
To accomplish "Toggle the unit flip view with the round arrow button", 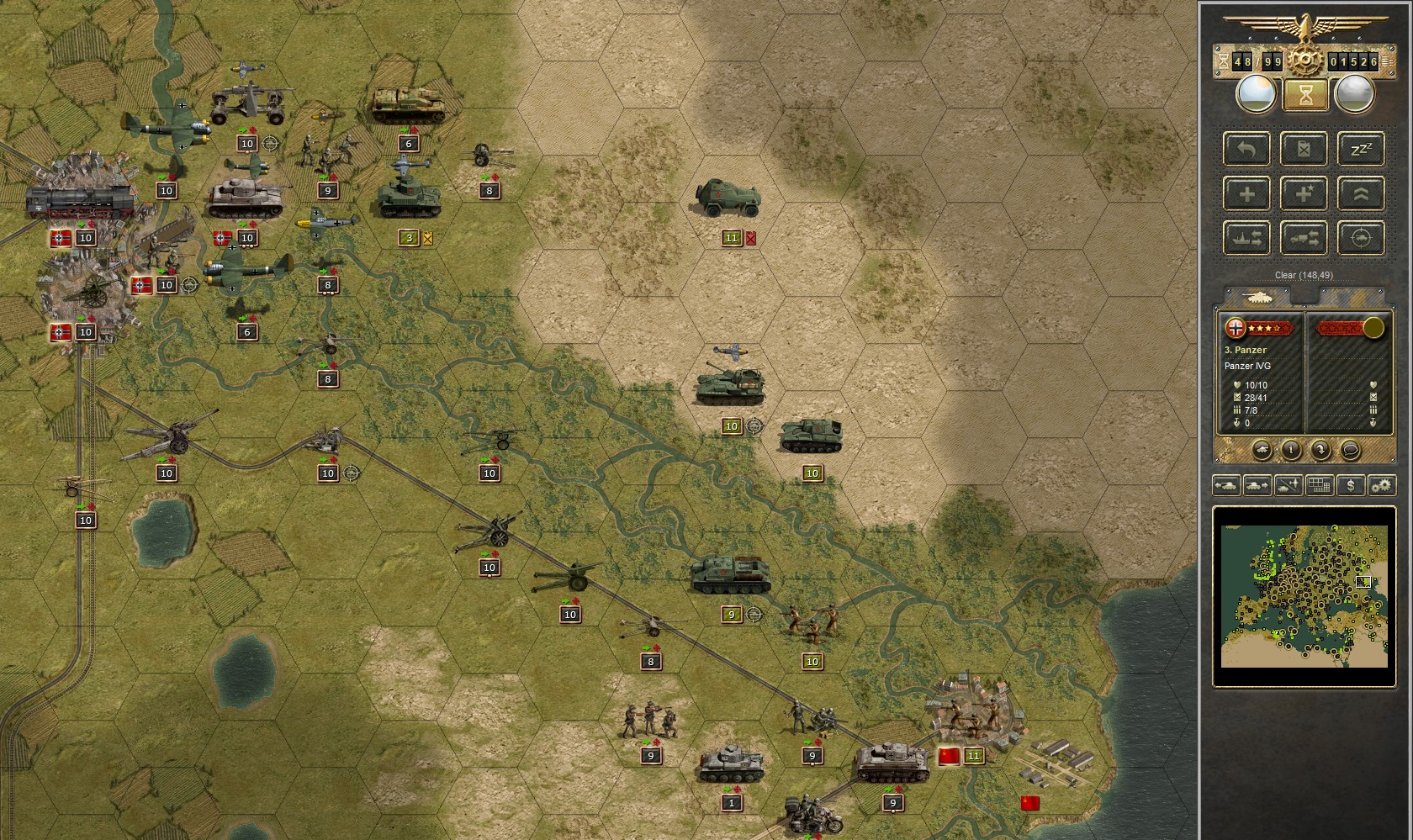I will point(1320,450).
